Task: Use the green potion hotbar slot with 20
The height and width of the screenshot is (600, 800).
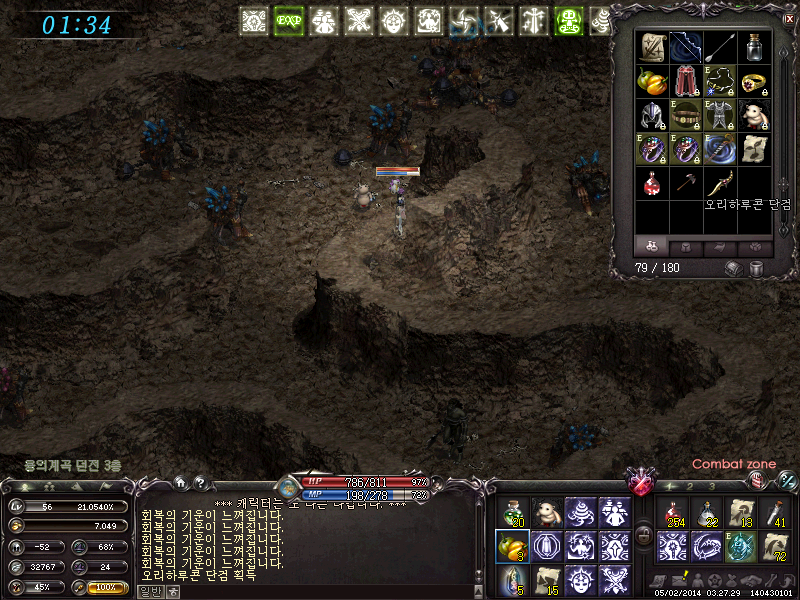Action: coord(511,514)
